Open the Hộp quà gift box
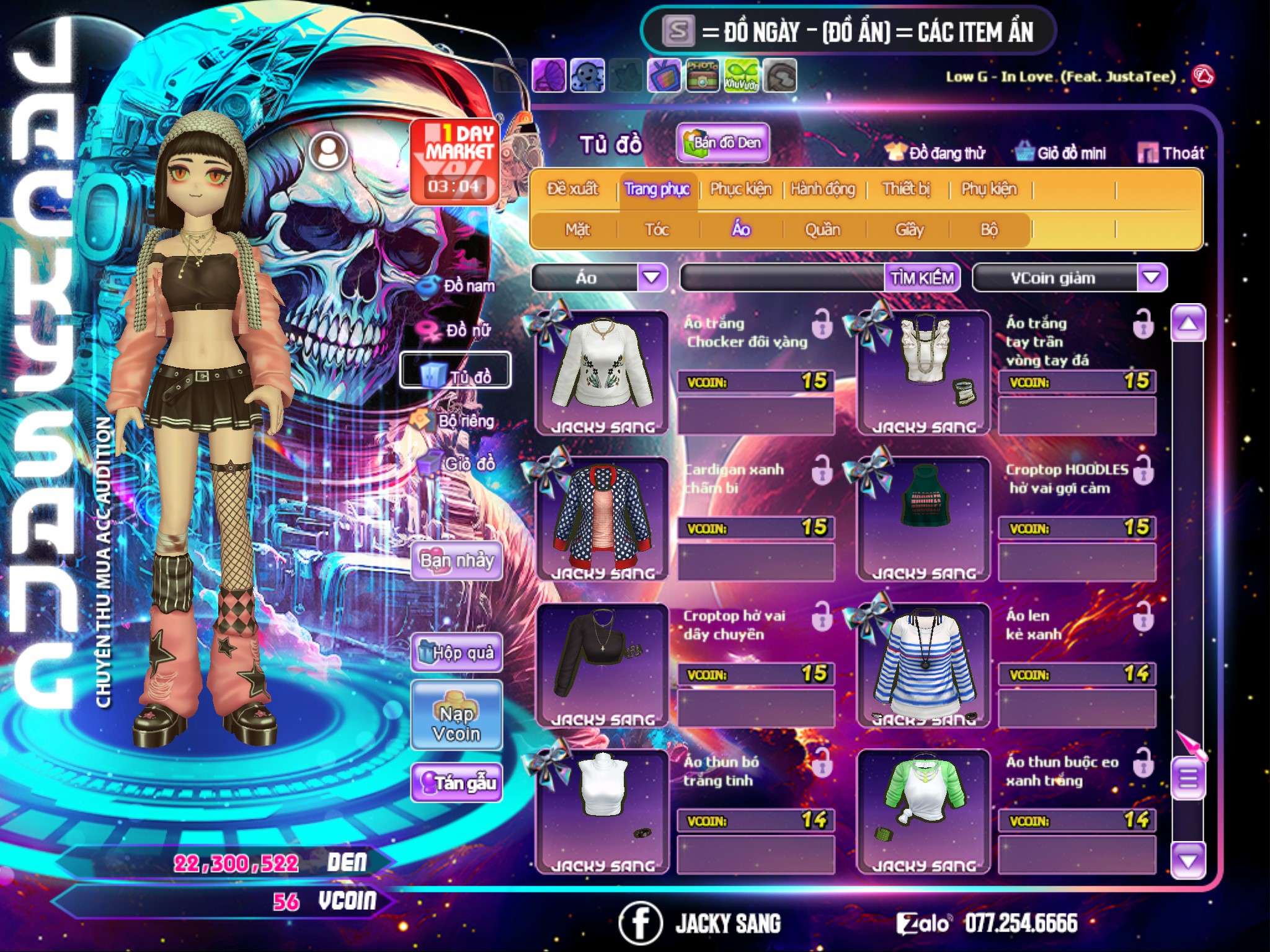Image resolution: width=1270 pixels, height=952 pixels. point(457,653)
